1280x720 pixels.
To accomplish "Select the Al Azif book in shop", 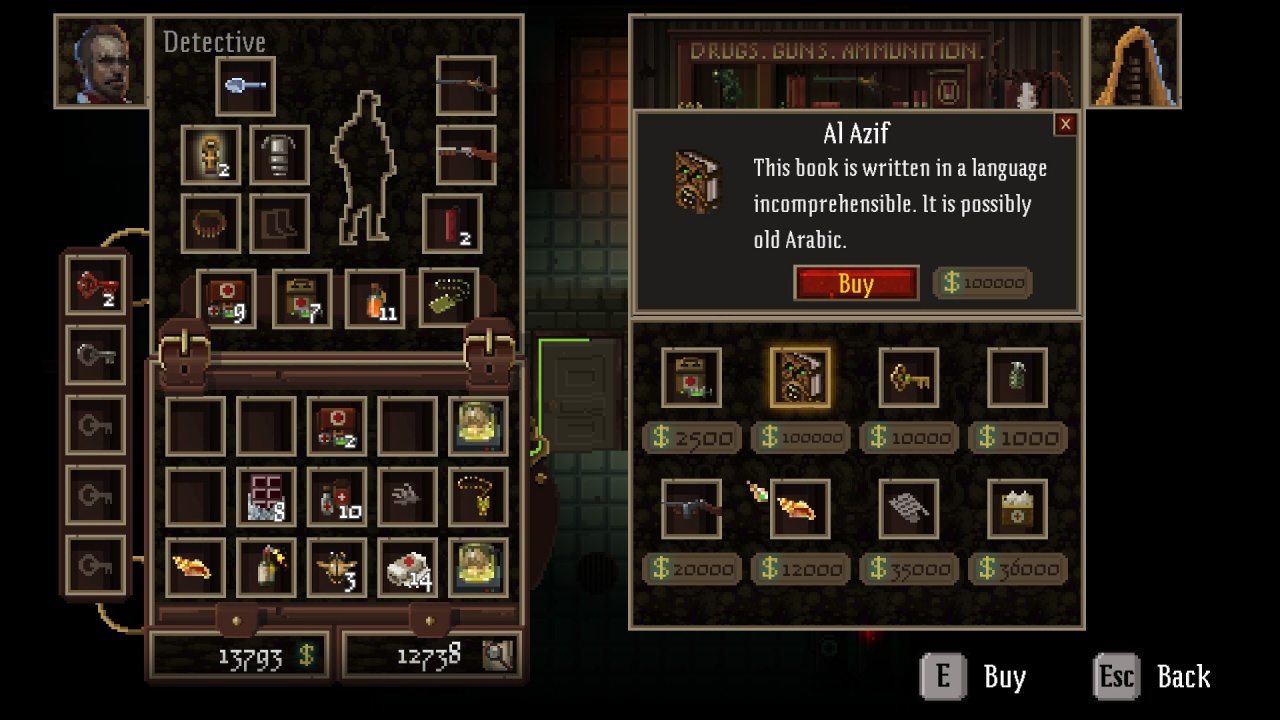I will coord(800,378).
